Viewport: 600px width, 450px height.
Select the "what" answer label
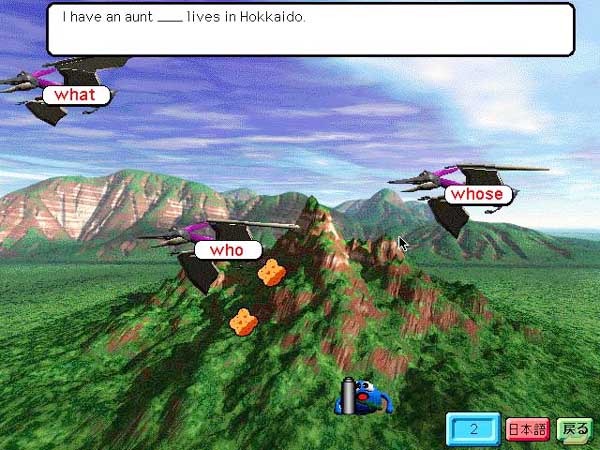pyautogui.click(x=75, y=95)
